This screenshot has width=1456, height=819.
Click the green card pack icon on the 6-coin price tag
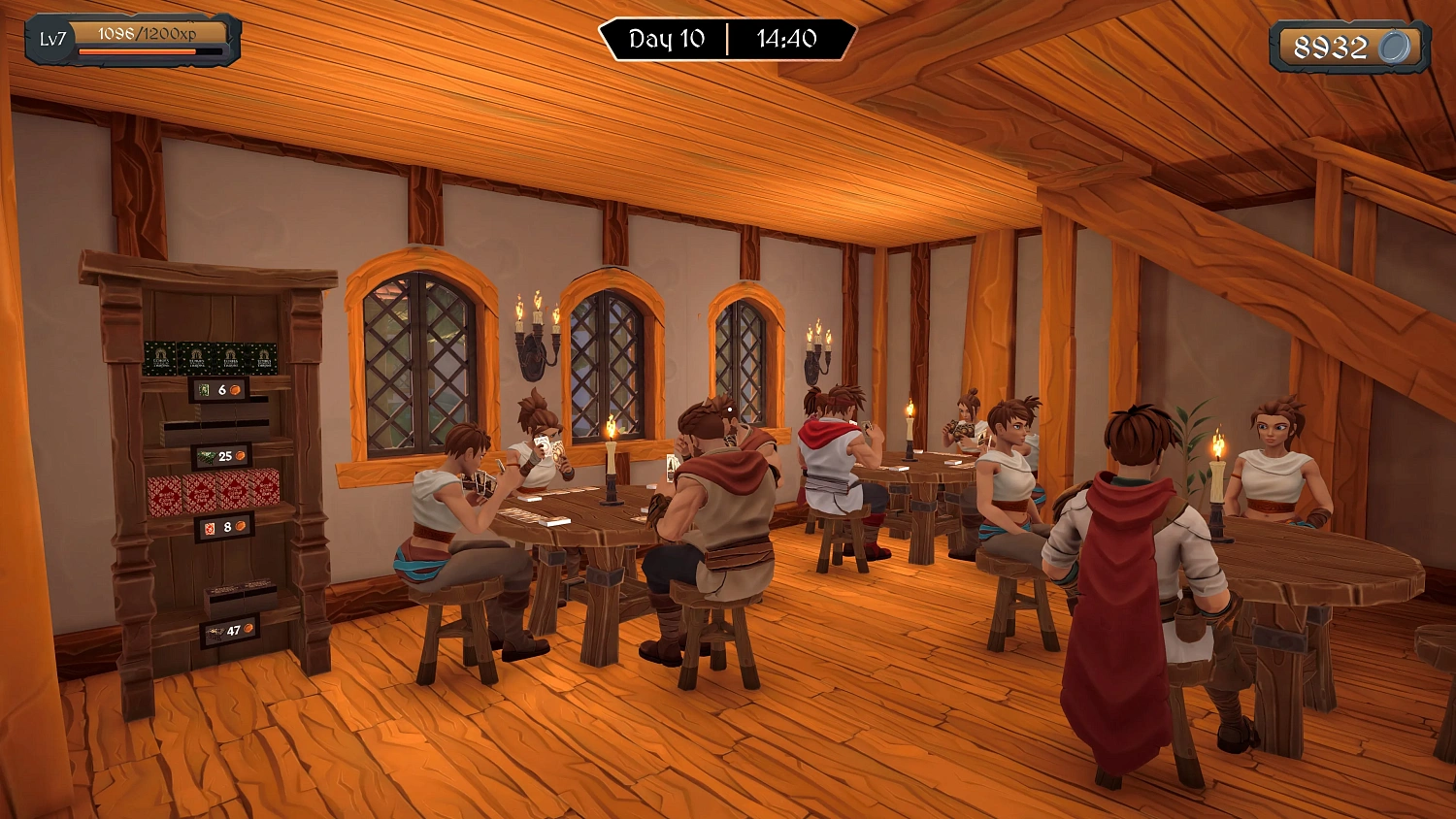click(204, 390)
